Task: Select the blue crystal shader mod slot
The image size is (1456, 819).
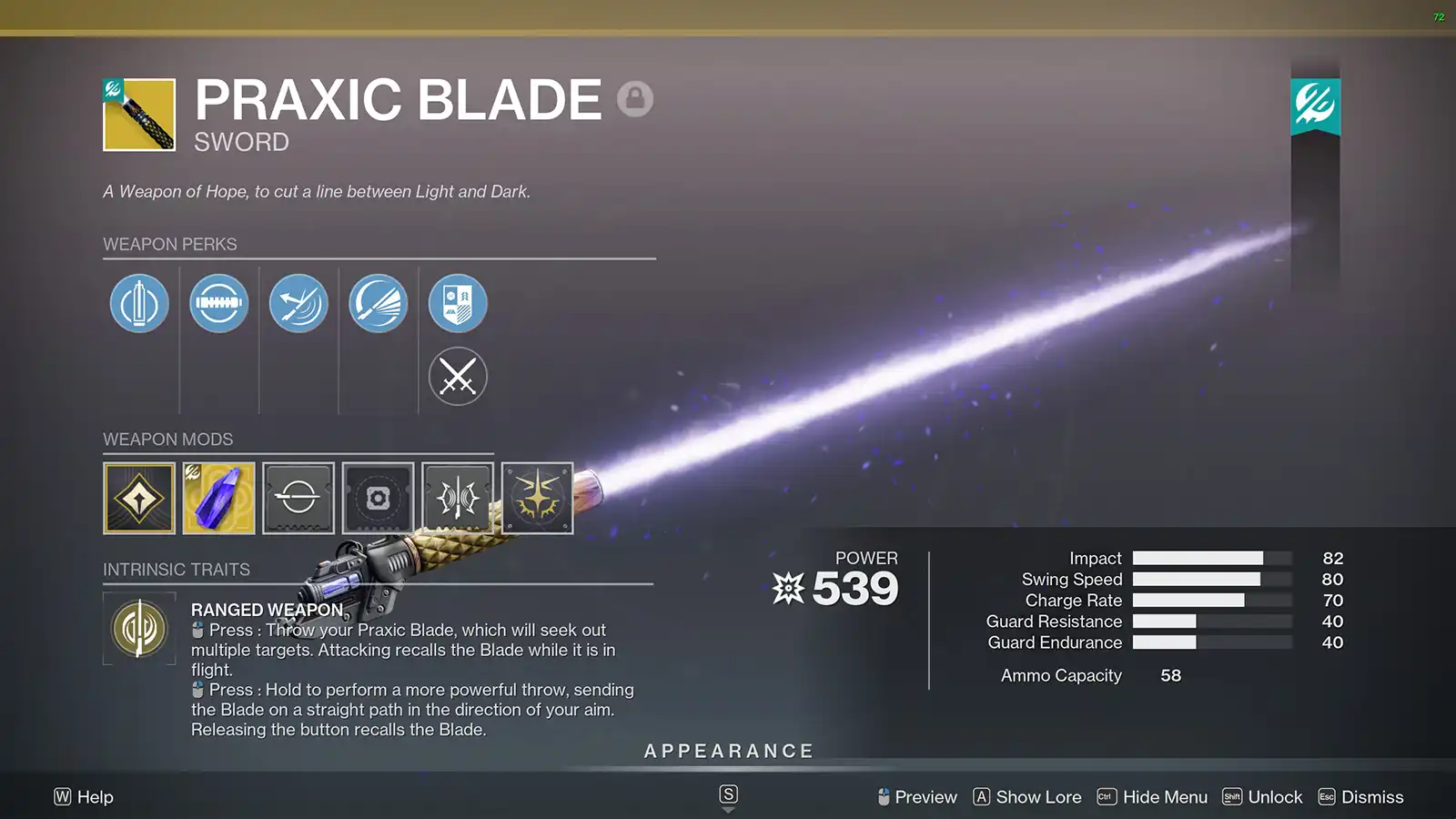Action: click(x=218, y=499)
